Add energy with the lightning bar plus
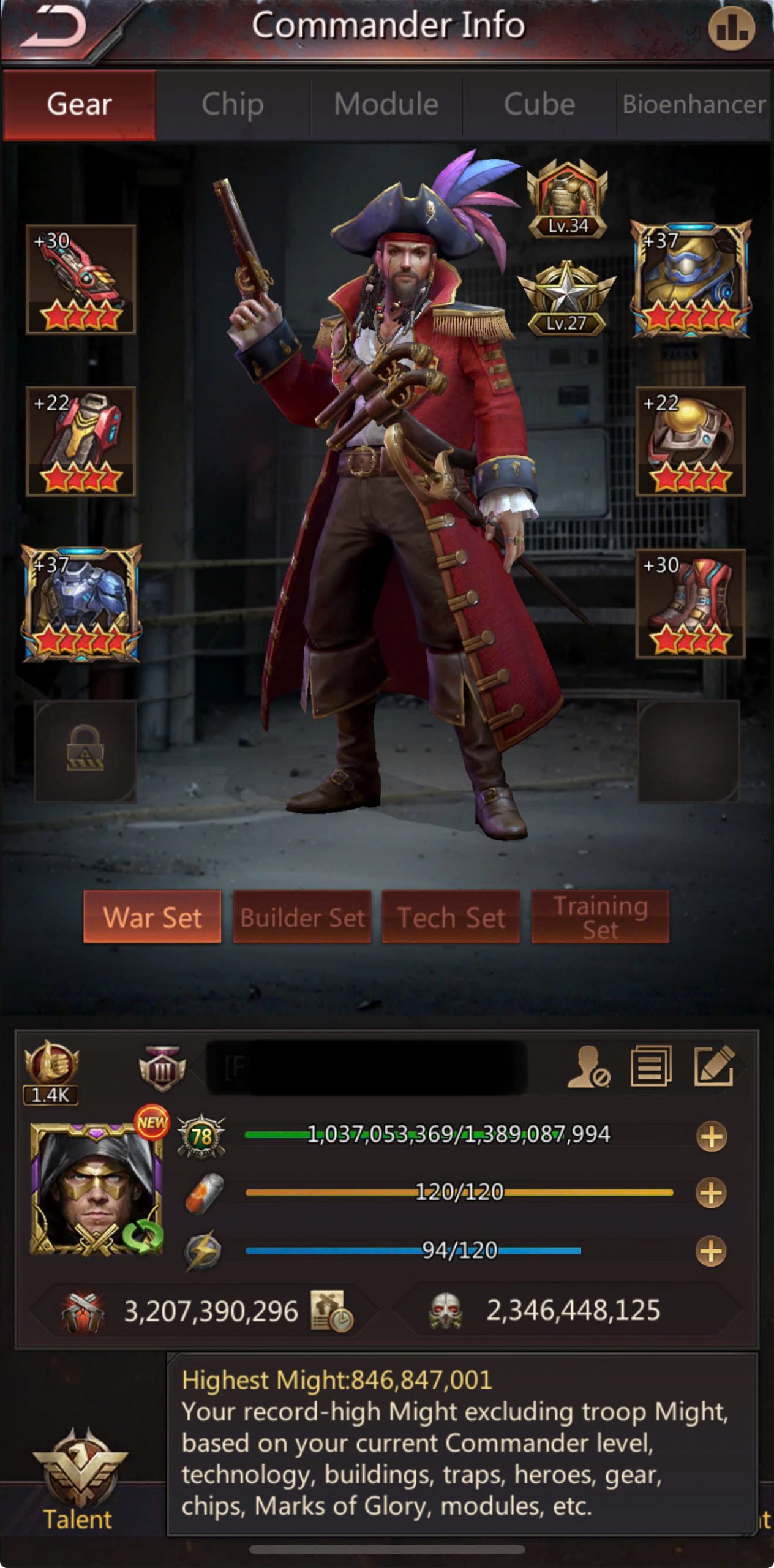 (x=711, y=1251)
